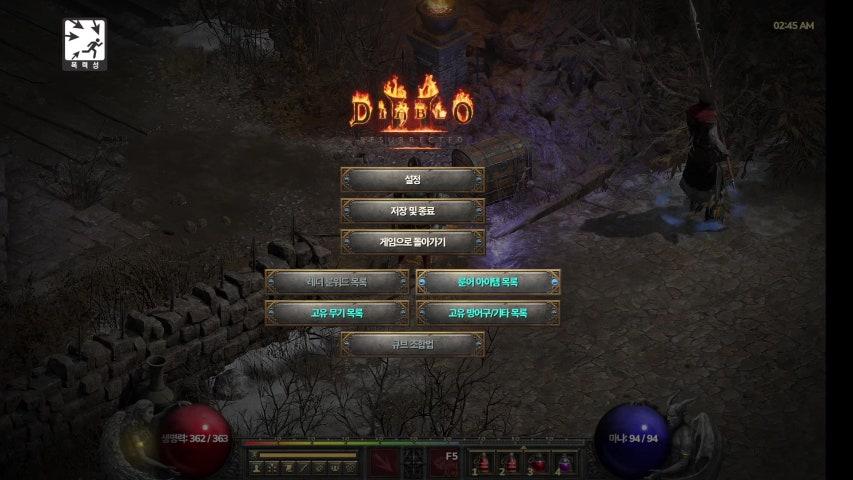Open the 래더 룬워드 목록 list
Viewport: 853px width, 480px height.
pyautogui.click(x=337, y=282)
